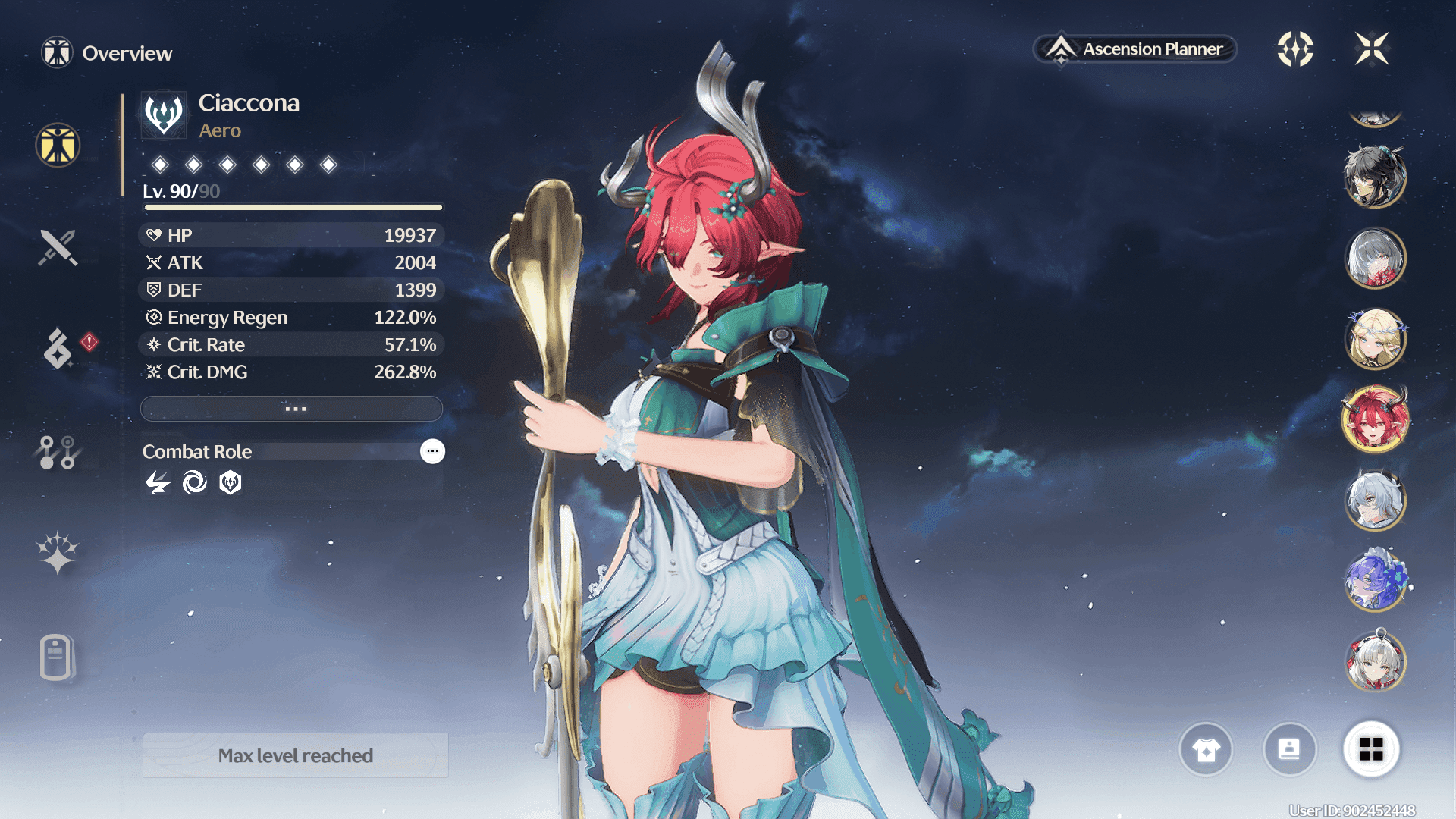Show Combat Role details
The height and width of the screenshot is (819, 1456).
[x=432, y=451]
